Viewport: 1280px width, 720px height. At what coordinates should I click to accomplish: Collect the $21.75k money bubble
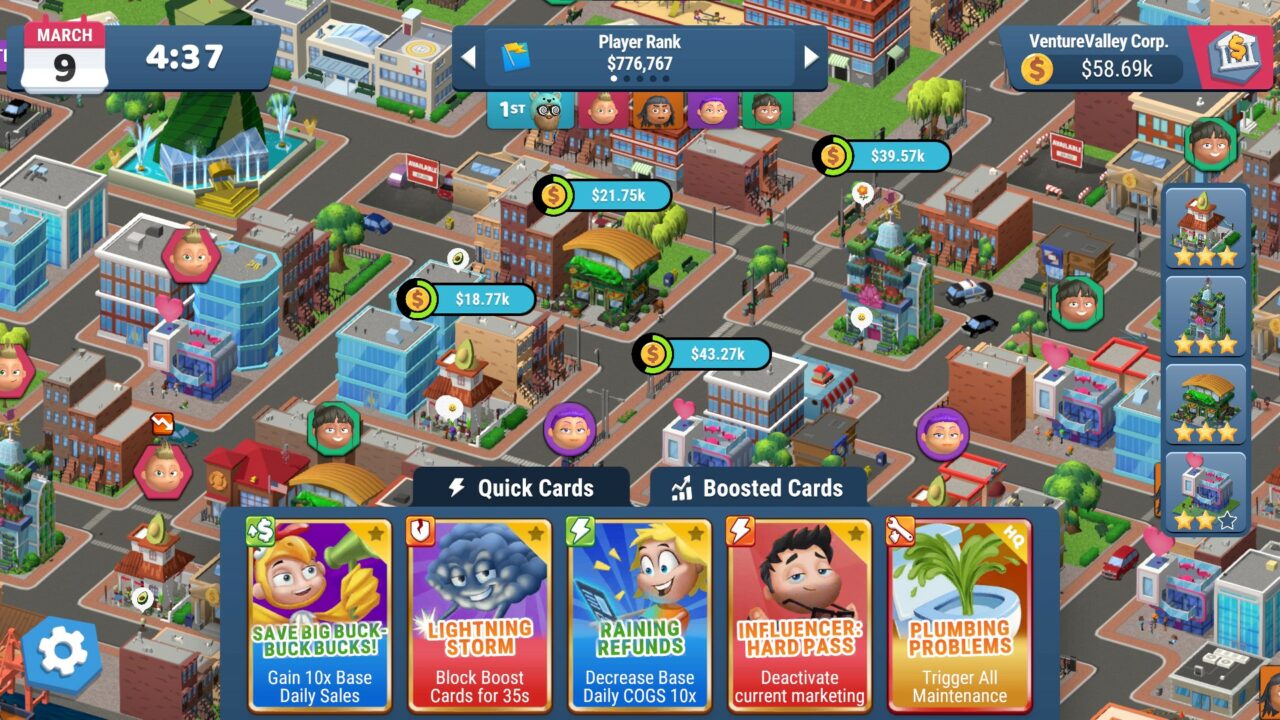[601, 195]
